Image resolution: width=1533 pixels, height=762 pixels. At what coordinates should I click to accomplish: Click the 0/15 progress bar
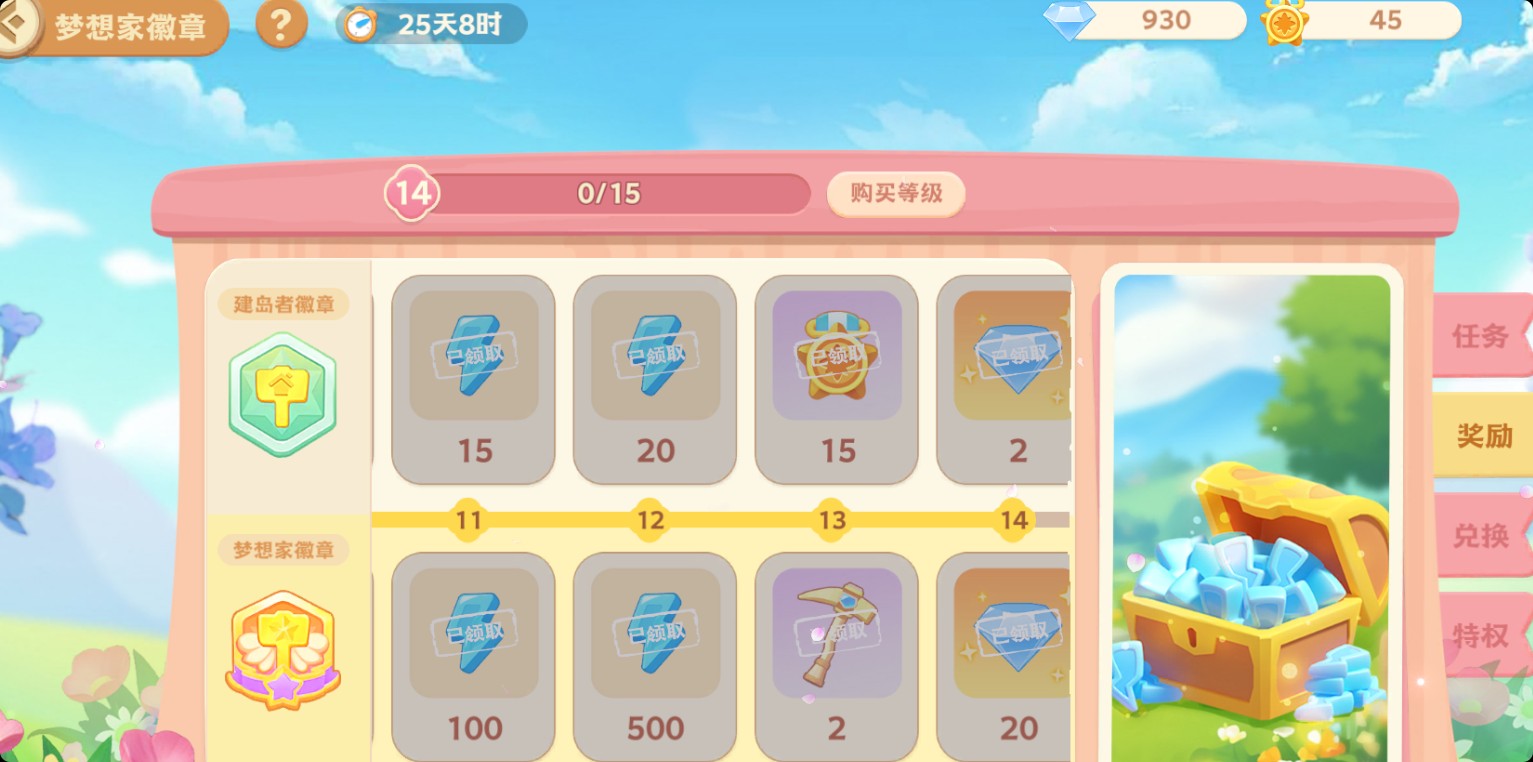click(x=610, y=192)
